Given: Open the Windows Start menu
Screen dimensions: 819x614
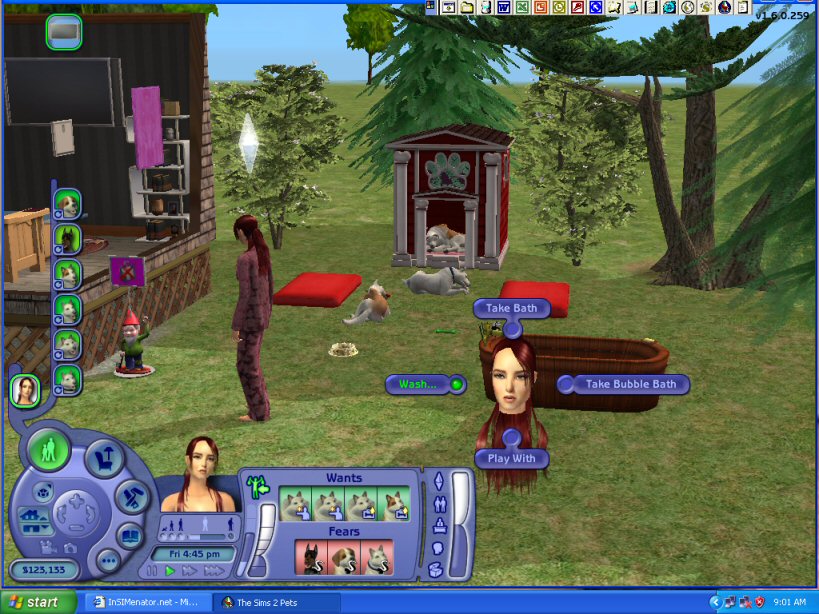Looking at the screenshot, I should [37, 602].
